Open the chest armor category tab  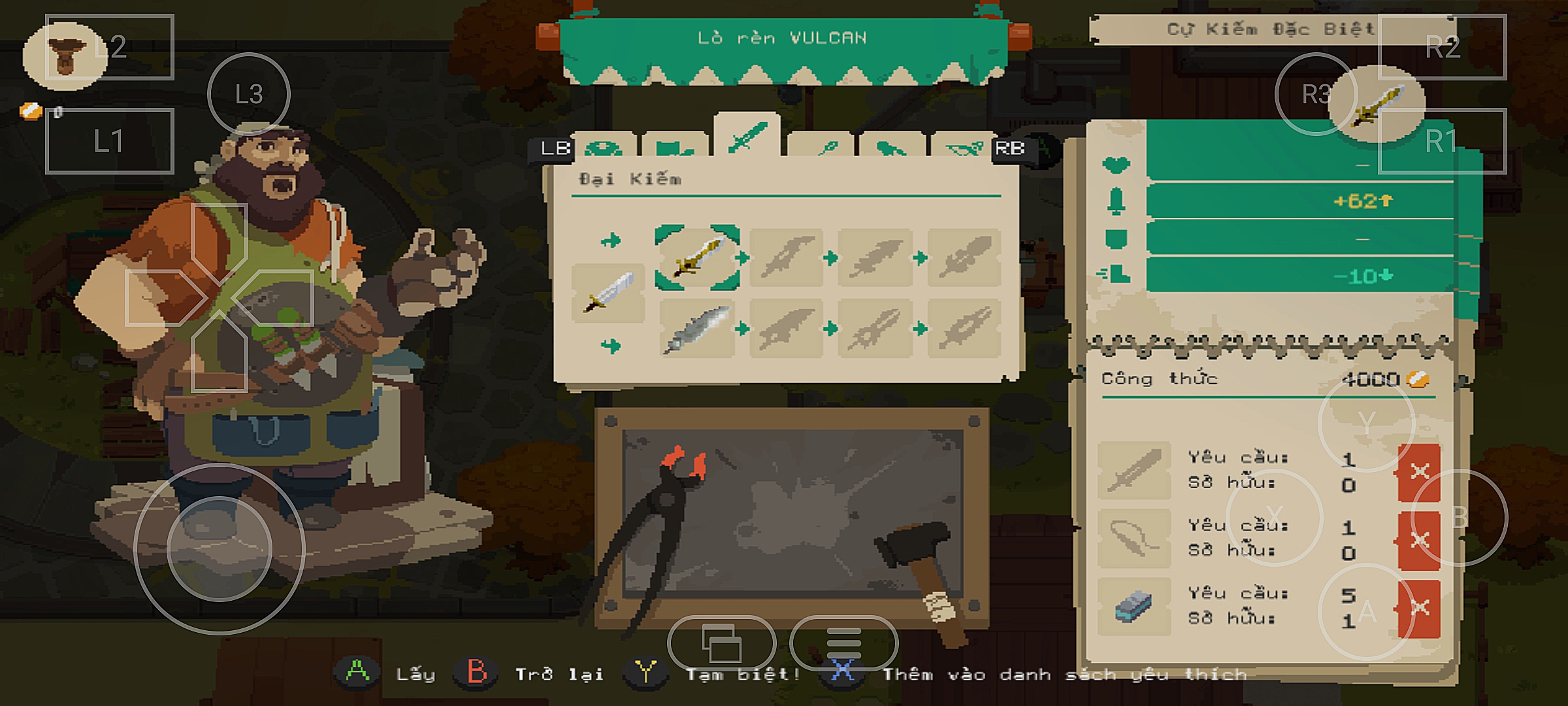point(675,148)
